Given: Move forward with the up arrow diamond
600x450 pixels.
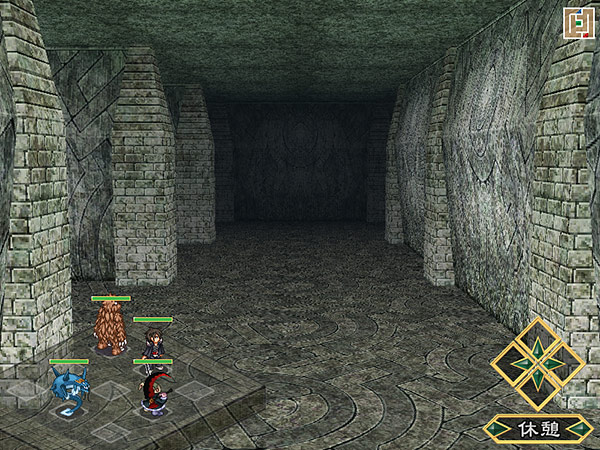Looking at the screenshot, I should (x=538, y=340).
